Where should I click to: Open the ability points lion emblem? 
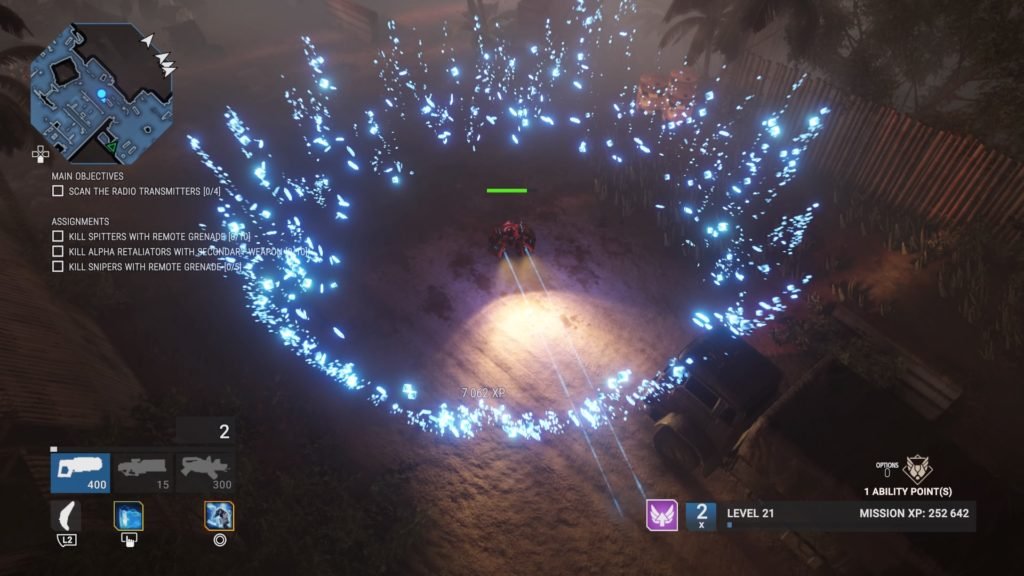916,469
